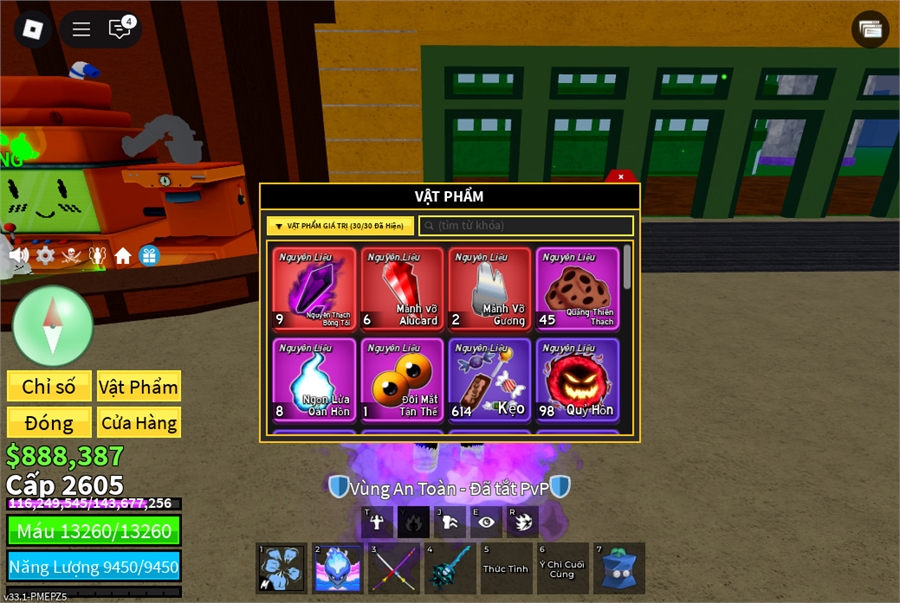Choose the Mảnh Vỡ Gương item
The width and height of the screenshot is (900, 603).
point(489,289)
